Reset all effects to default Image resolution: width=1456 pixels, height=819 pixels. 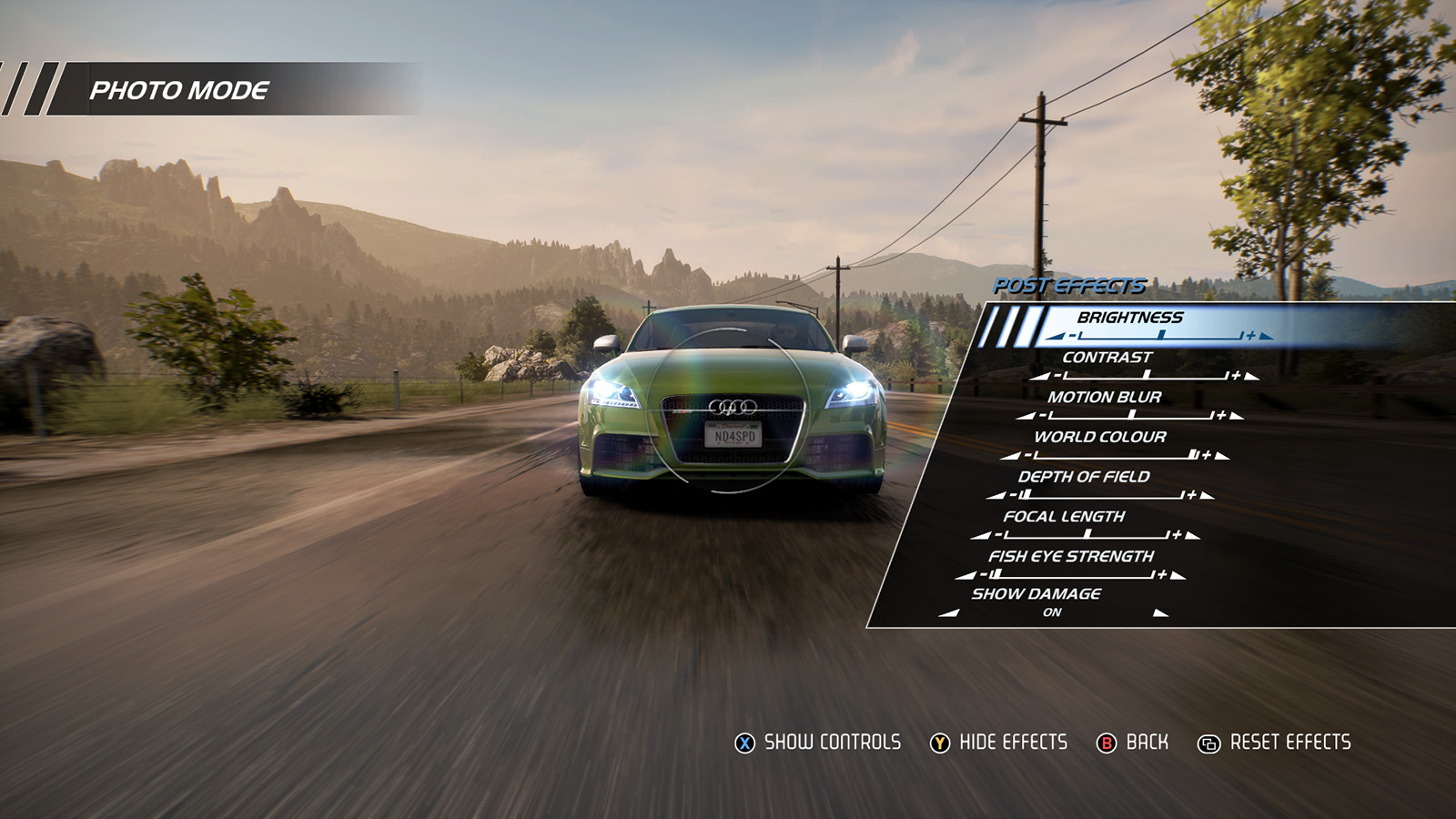pos(1274,743)
